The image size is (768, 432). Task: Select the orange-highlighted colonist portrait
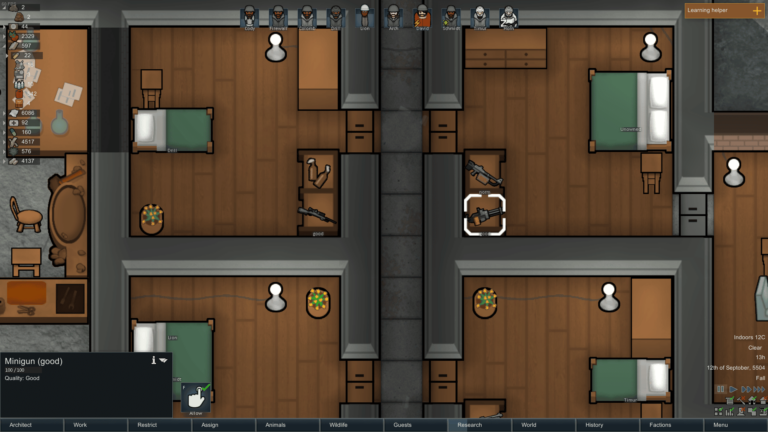pos(422,15)
